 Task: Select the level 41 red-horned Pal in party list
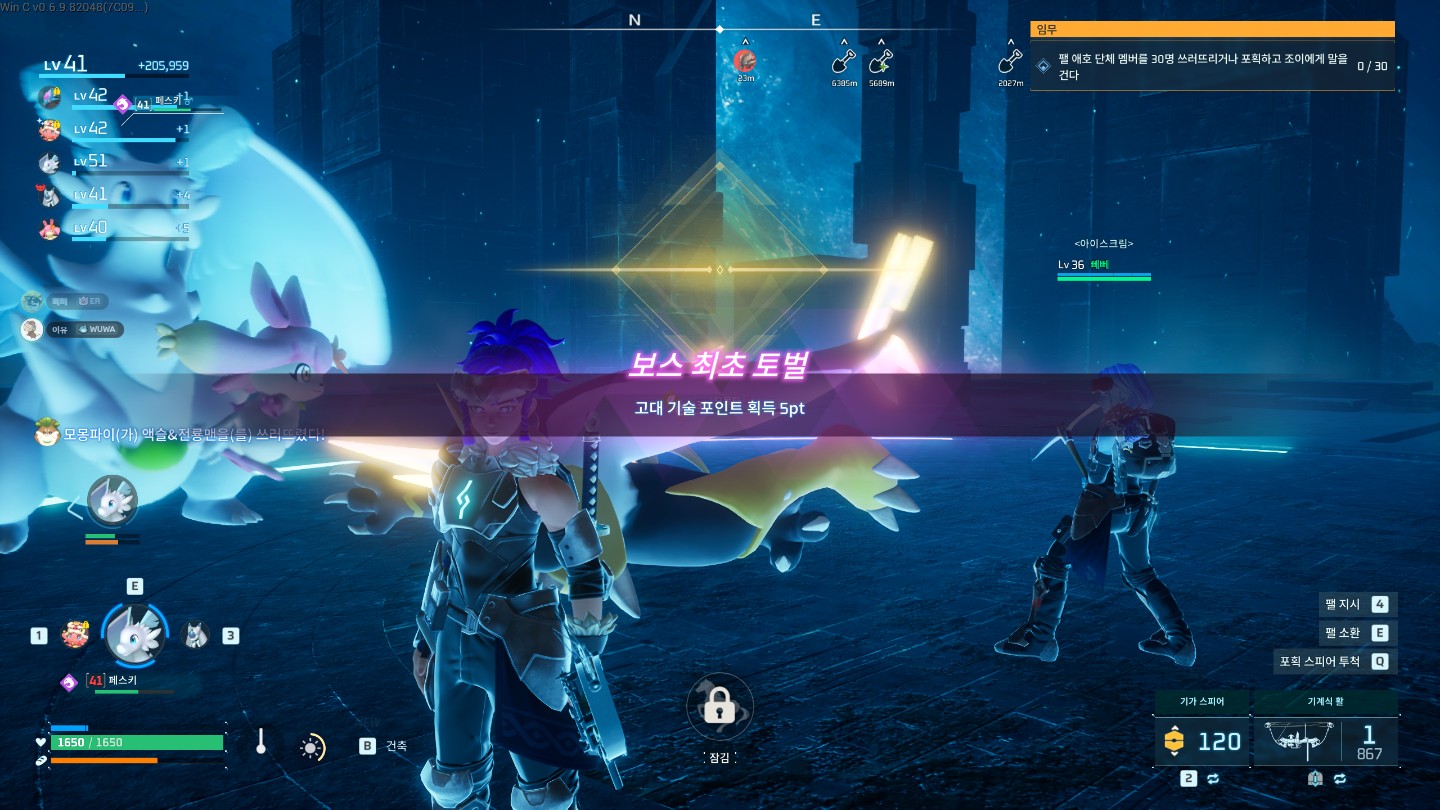(50, 195)
